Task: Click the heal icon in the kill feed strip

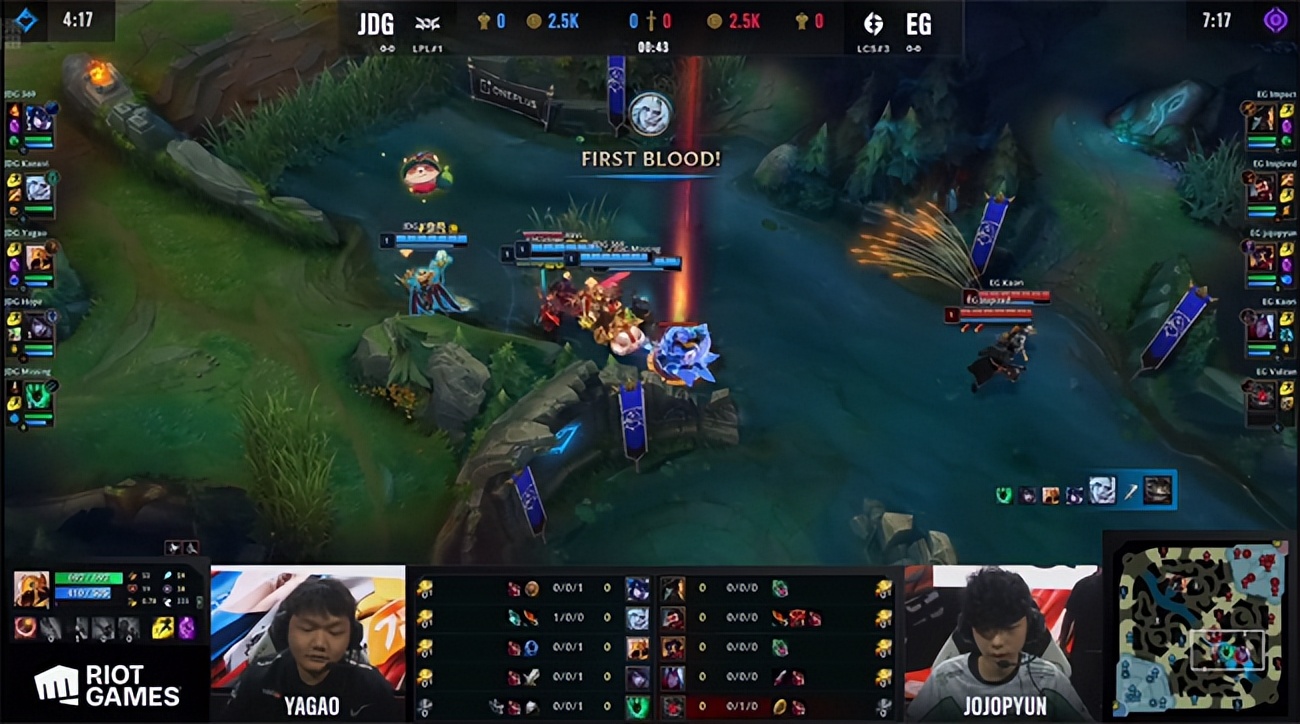Action: (1004, 493)
